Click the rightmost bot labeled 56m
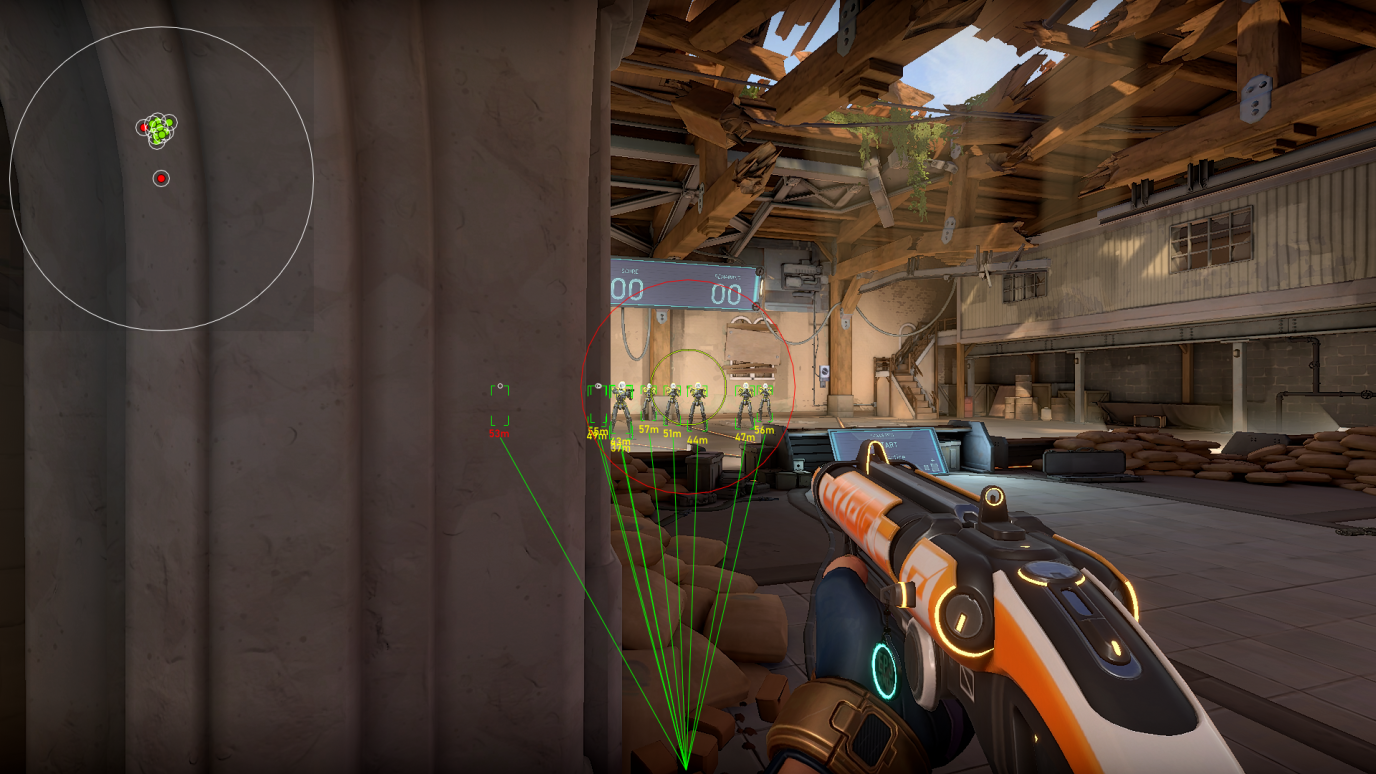Screen dimensions: 1376x774 (765, 404)
